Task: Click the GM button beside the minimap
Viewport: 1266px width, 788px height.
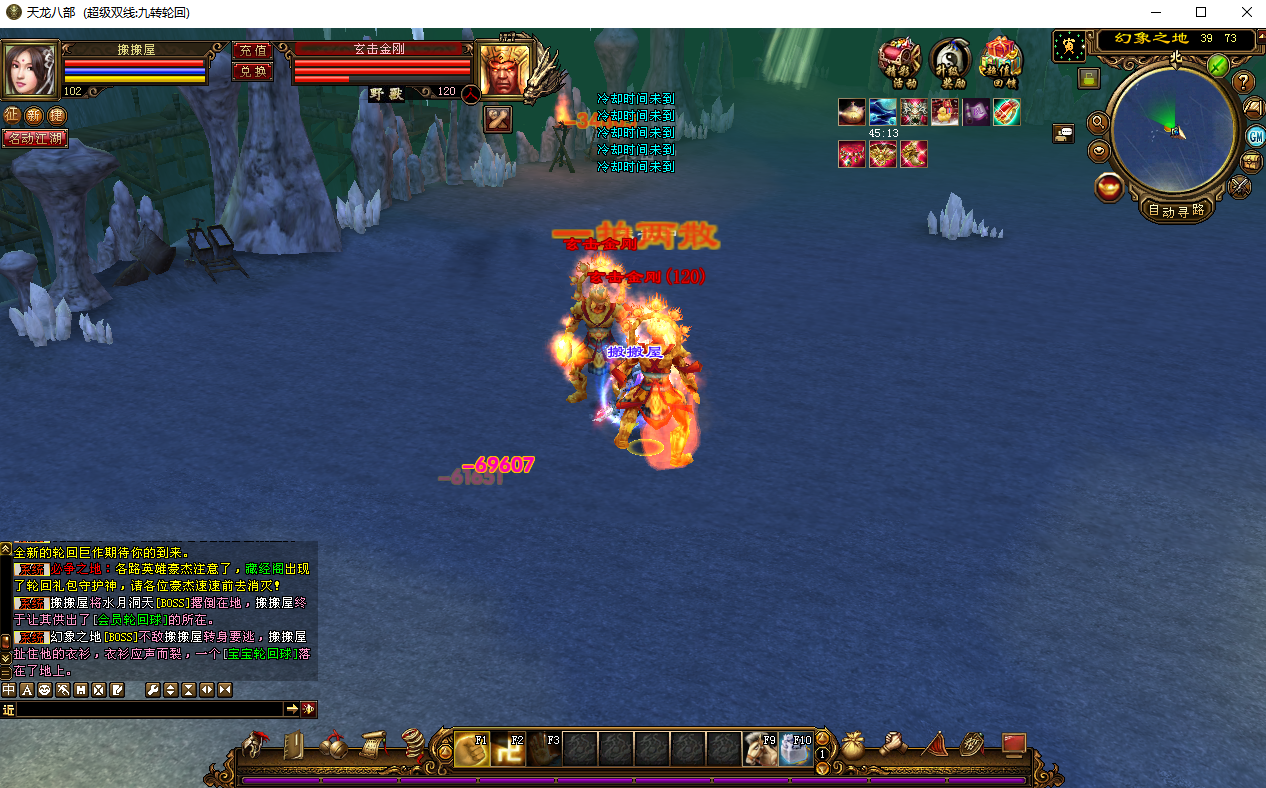Action: pyautogui.click(x=1255, y=136)
